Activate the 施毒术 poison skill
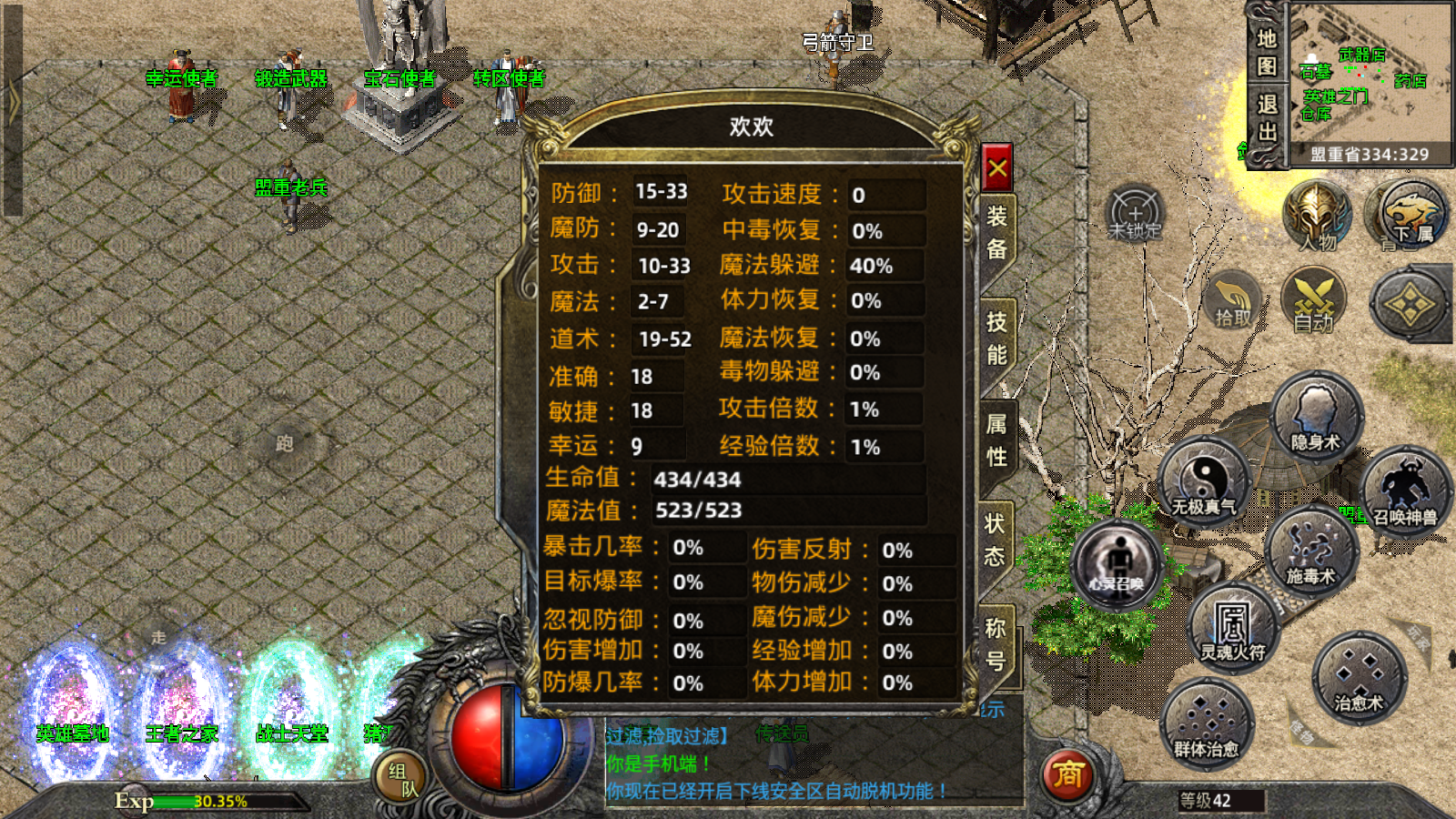 [x=1310, y=552]
